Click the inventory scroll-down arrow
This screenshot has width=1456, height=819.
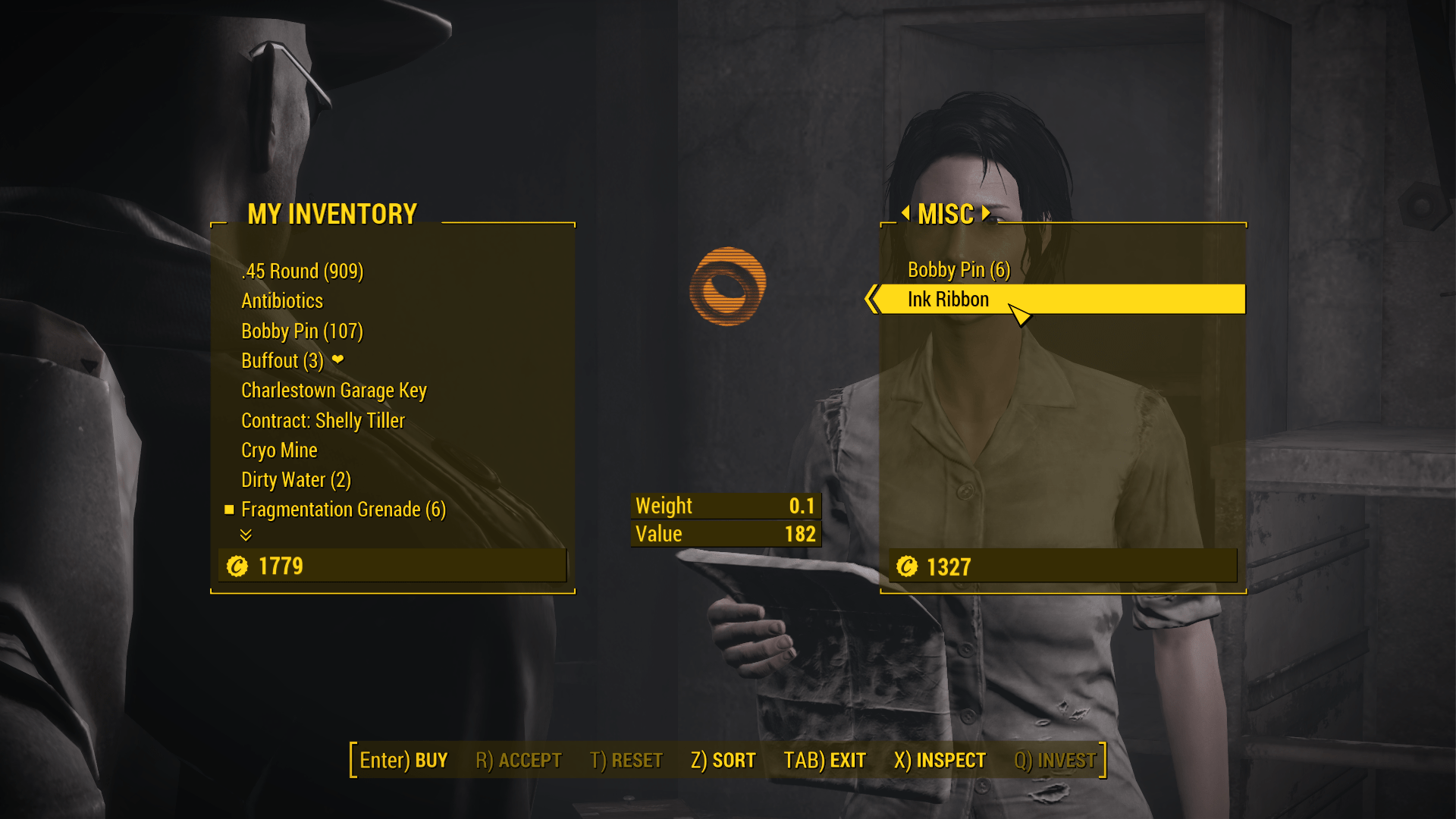tap(246, 535)
